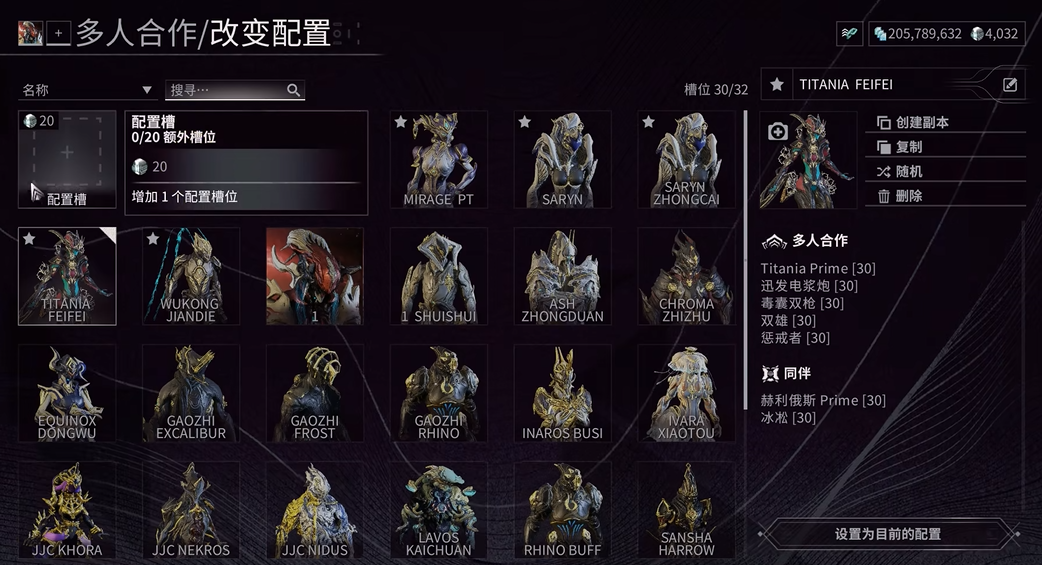The height and width of the screenshot is (565, 1042).
Task: Set as current loadout with 设置为目前的配置
Action: 887,534
